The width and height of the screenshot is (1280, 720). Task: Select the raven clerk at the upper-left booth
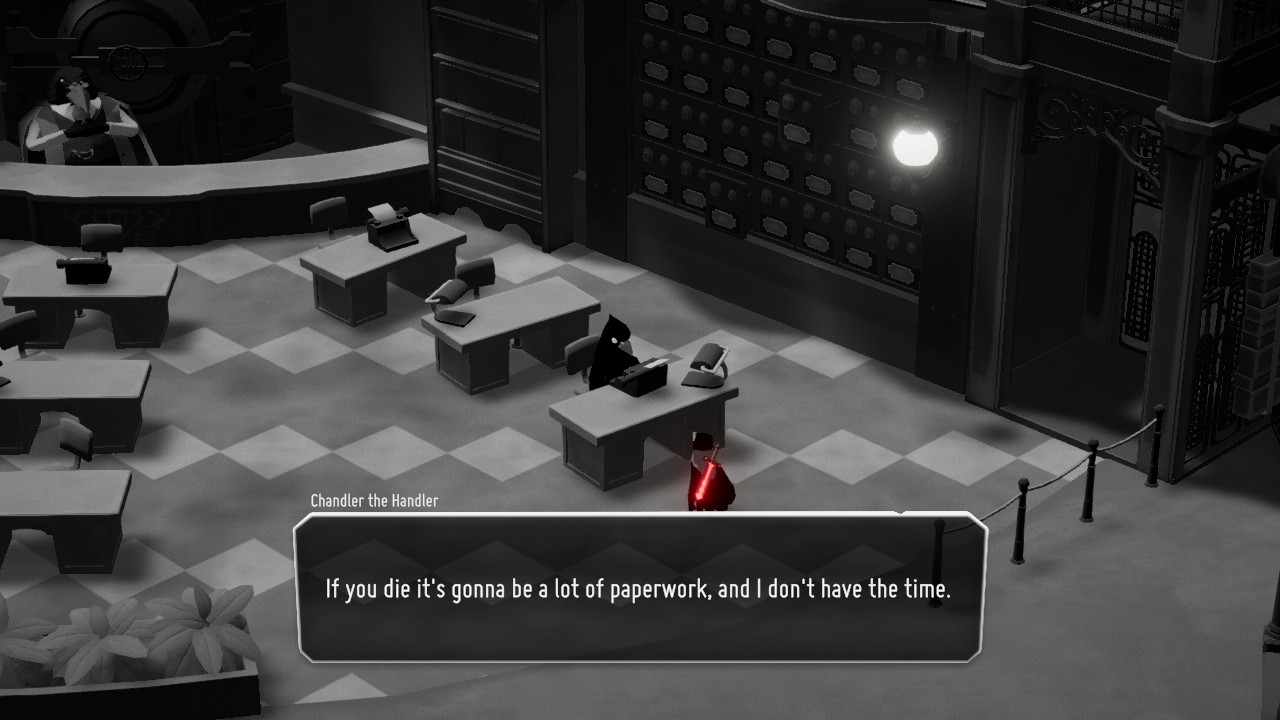click(x=75, y=105)
